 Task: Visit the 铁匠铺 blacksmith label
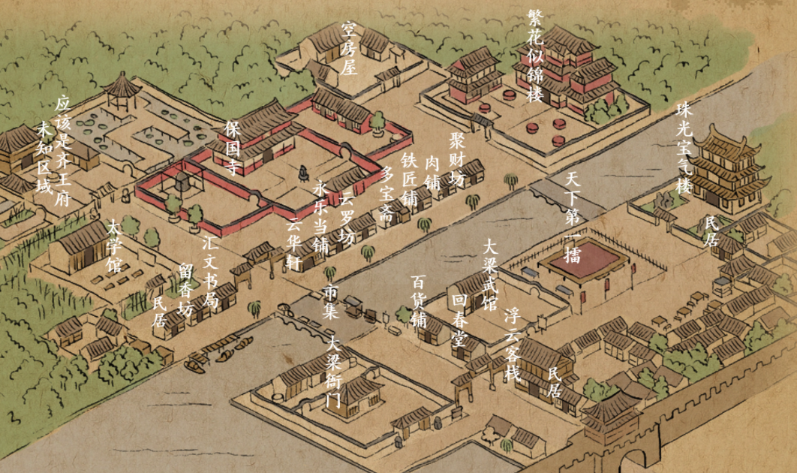(x=409, y=179)
